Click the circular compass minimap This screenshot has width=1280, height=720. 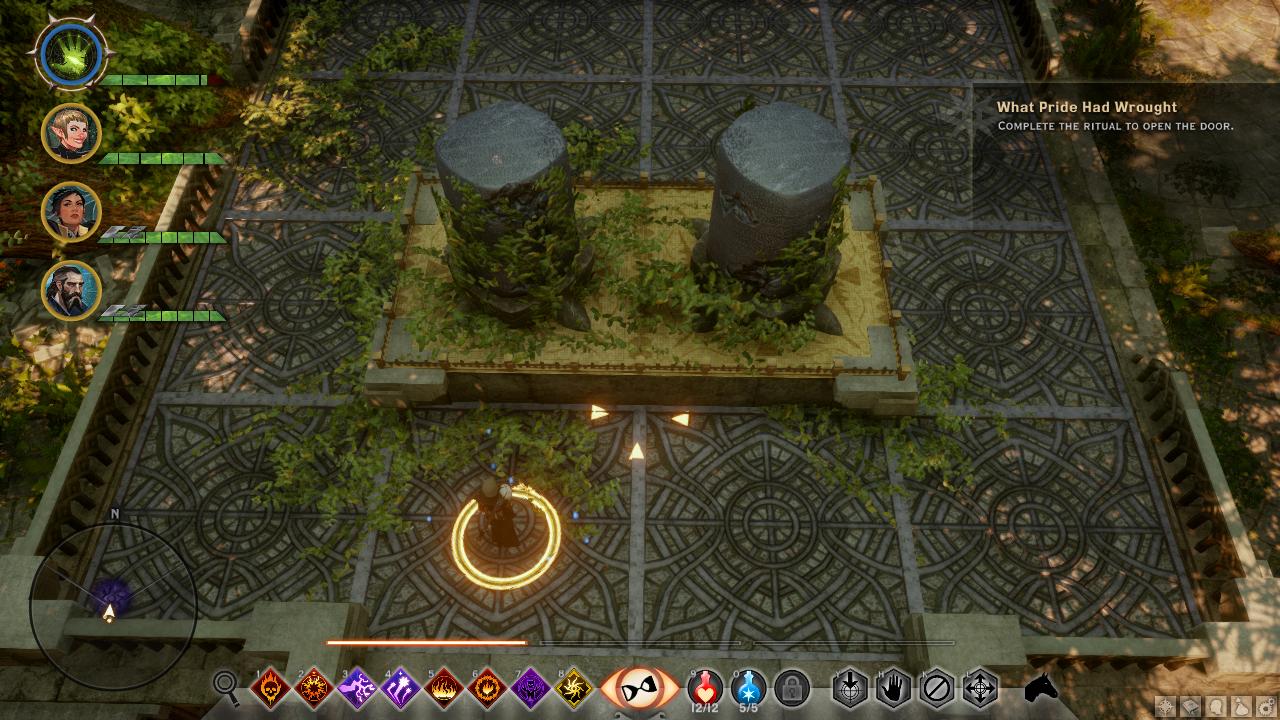click(x=112, y=590)
